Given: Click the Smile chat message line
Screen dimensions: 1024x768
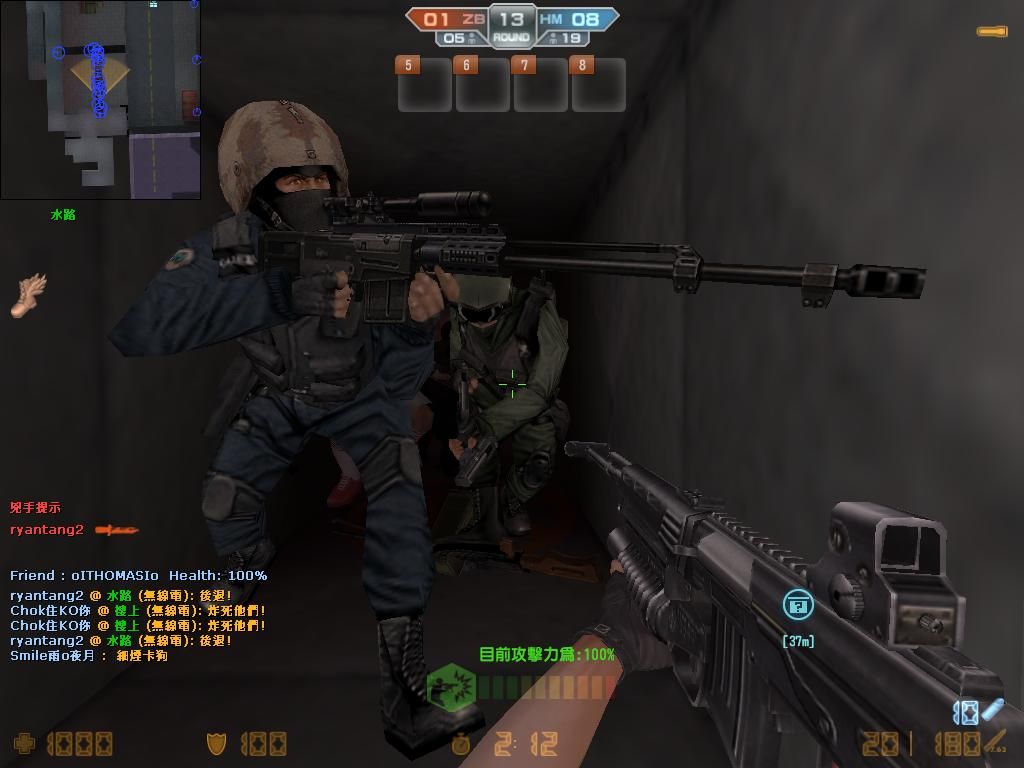Looking at the screenshot, I should 89,656.
